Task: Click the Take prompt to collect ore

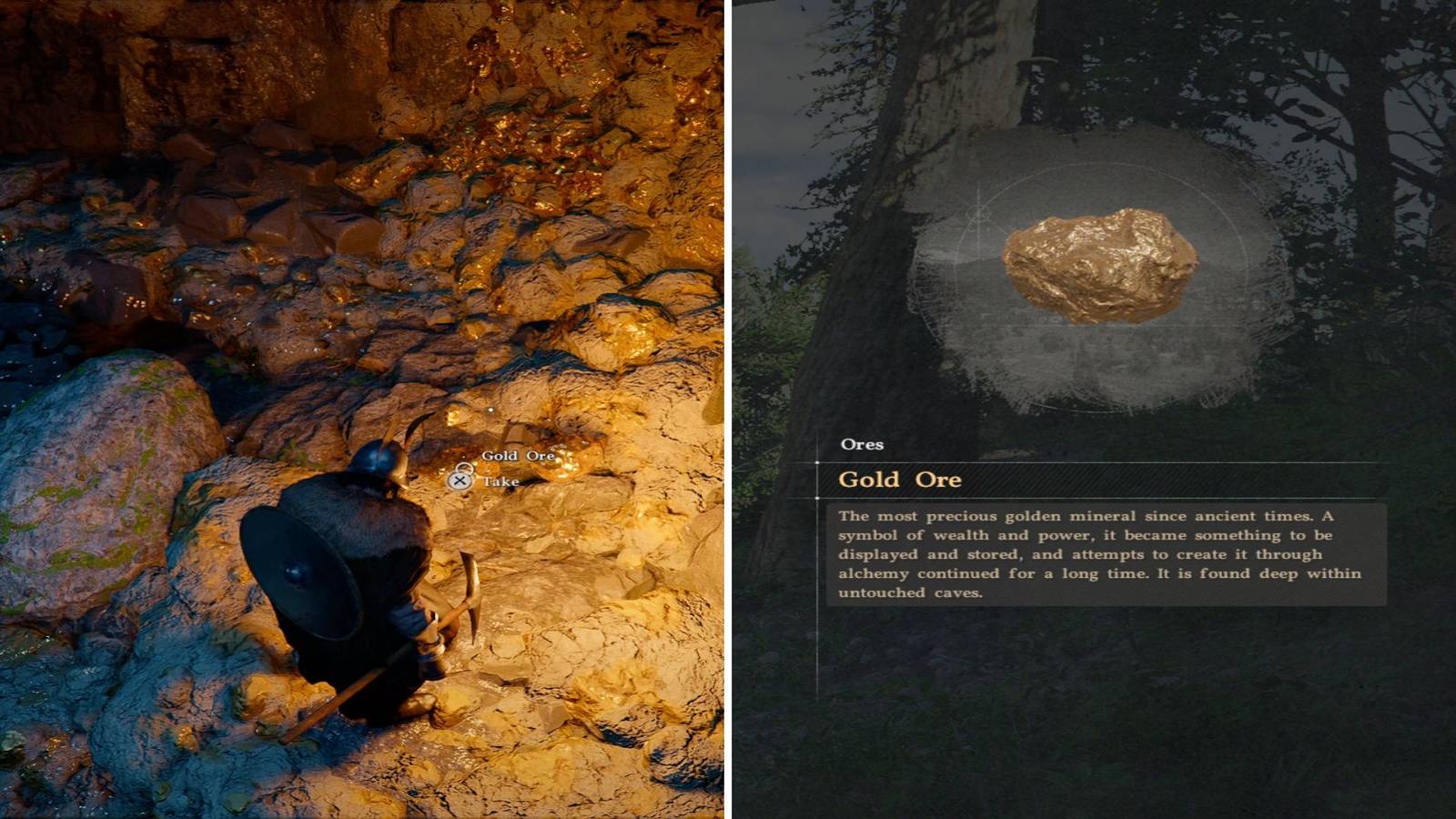Action: (503, 480)
